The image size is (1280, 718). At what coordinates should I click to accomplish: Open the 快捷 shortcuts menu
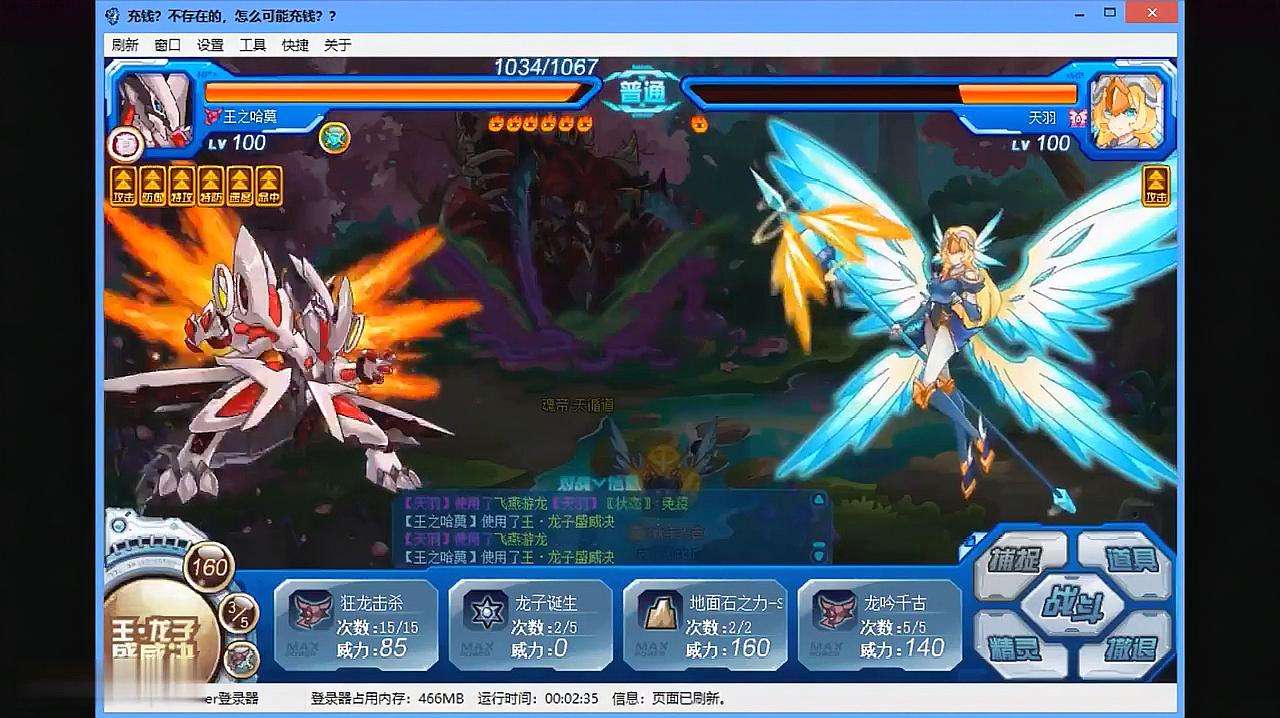pyautogui.click(x=295, y=45)
